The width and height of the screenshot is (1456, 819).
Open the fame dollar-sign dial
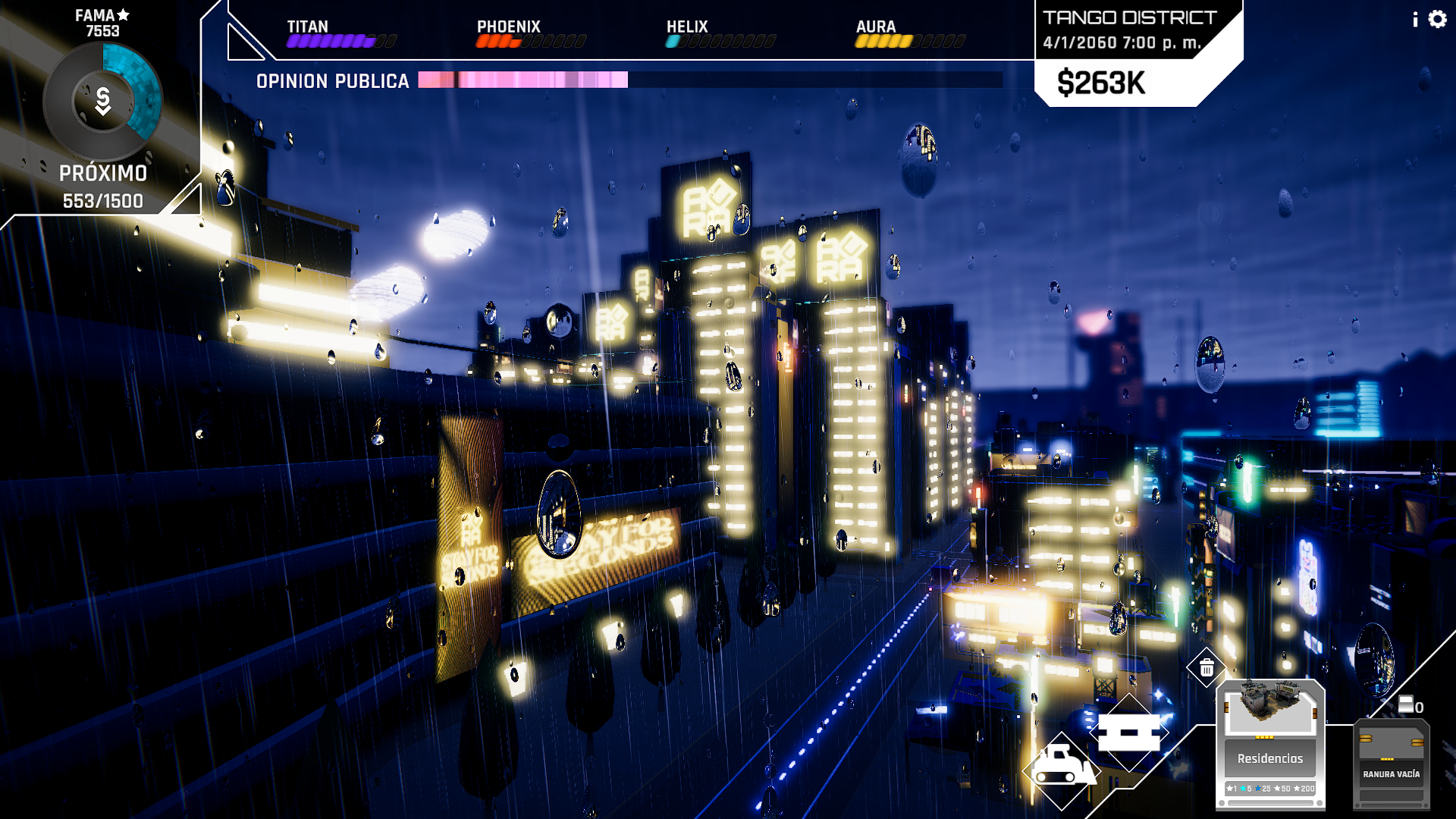pyautogui.click(x=103, y=101)
